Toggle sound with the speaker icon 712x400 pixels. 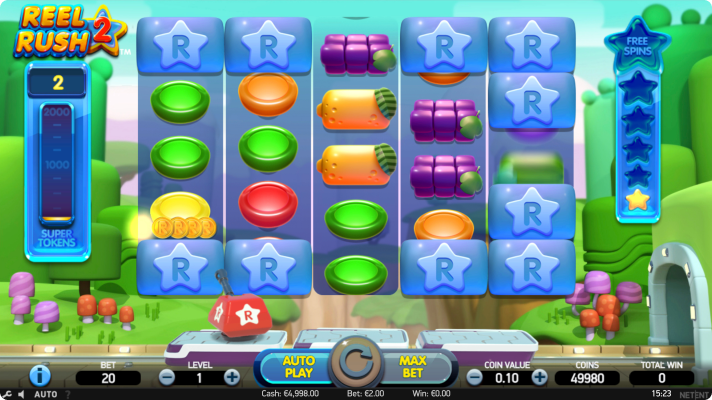pos(22,394)
